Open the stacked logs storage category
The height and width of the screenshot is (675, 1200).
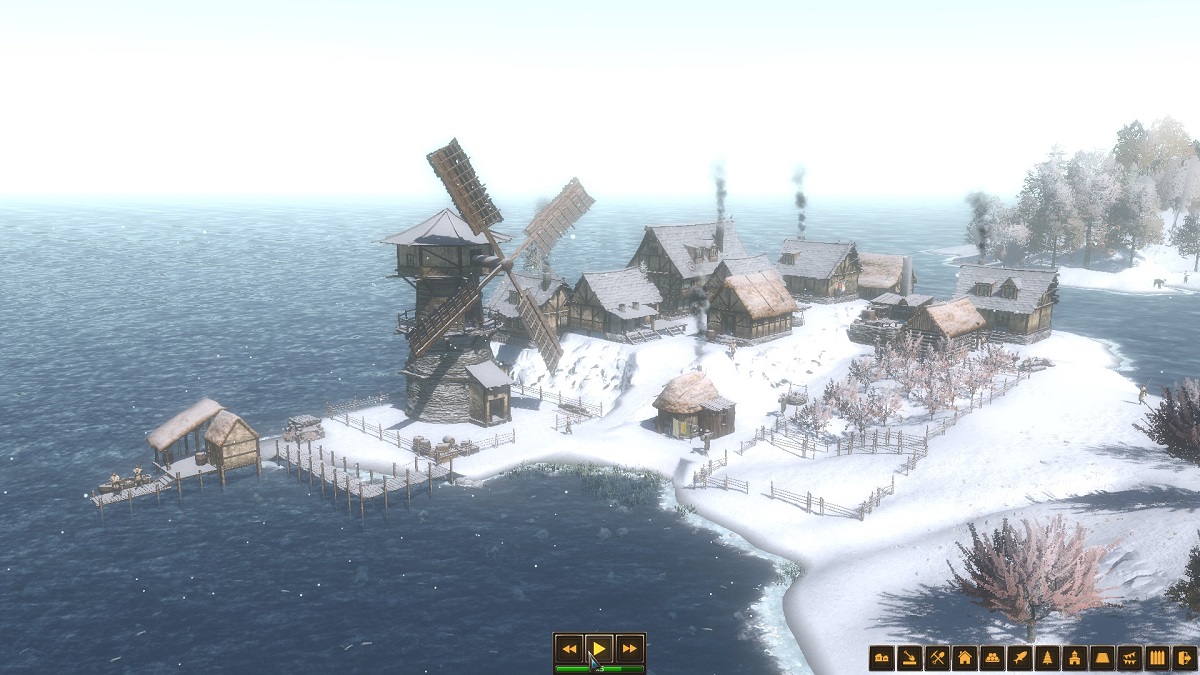click(992, 658)
